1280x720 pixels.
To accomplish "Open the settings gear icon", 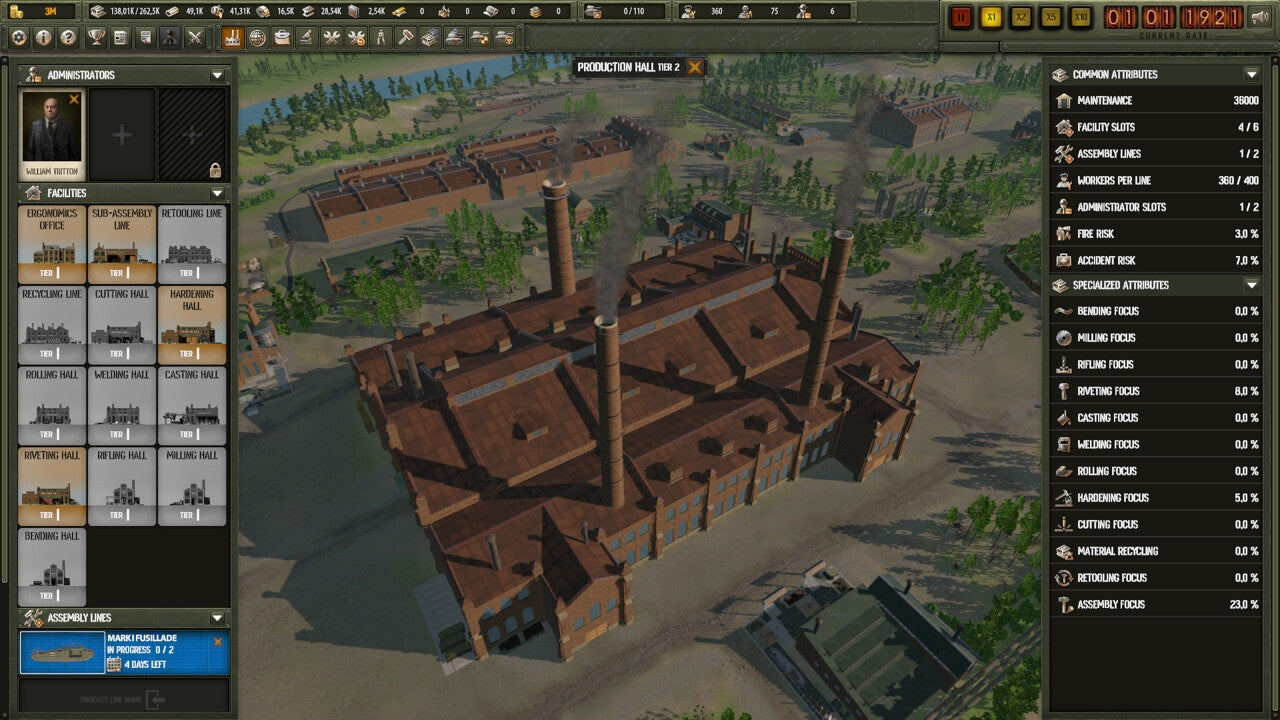I will [17, 37].
